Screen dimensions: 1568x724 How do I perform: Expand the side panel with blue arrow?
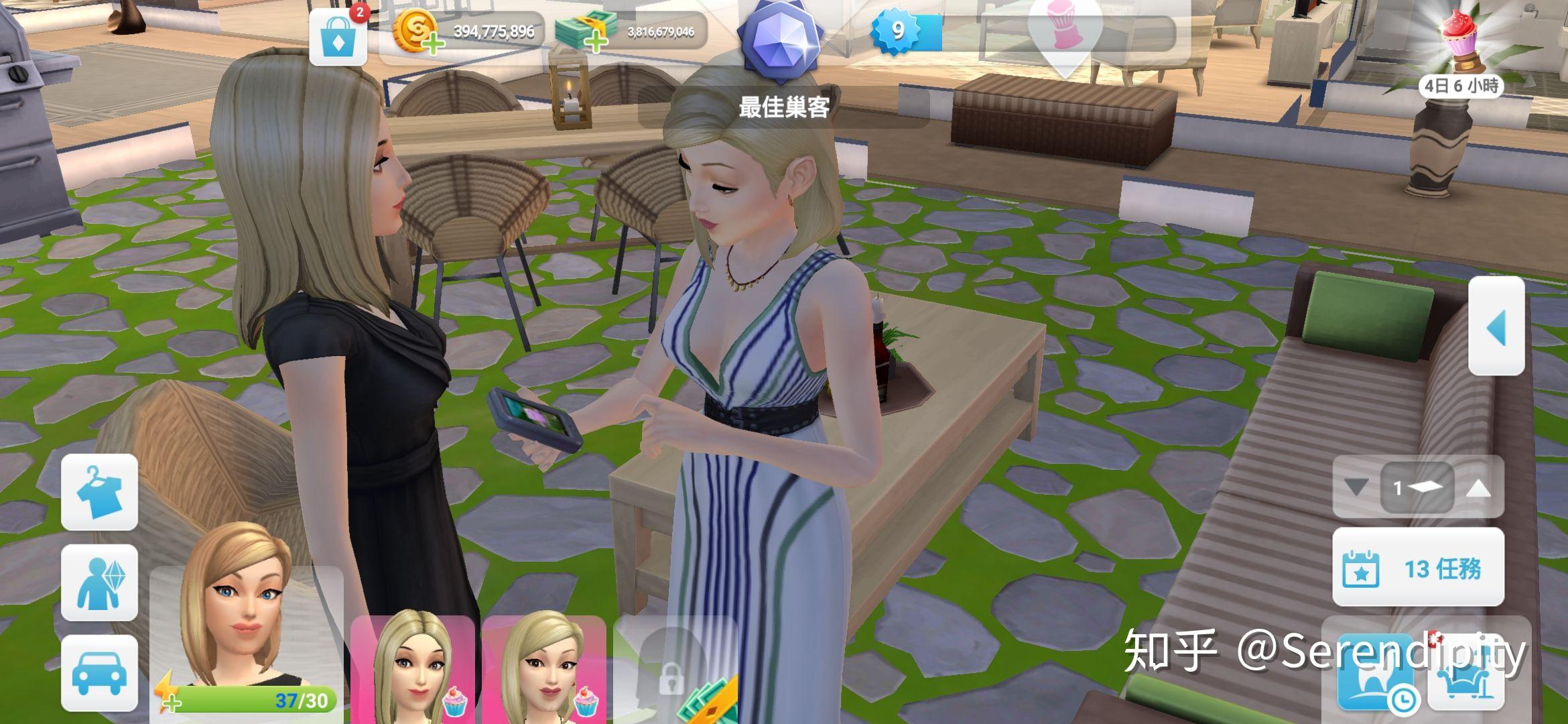pyautogui.click(x=1496, y=326)
